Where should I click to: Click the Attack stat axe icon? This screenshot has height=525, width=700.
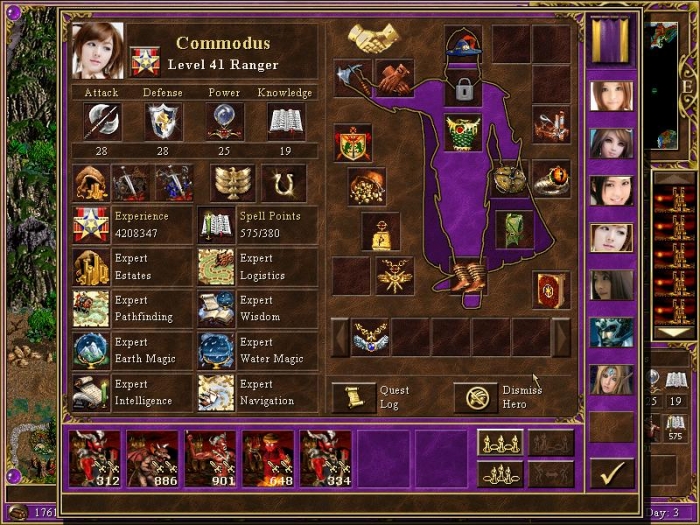(x=101, y=121)
